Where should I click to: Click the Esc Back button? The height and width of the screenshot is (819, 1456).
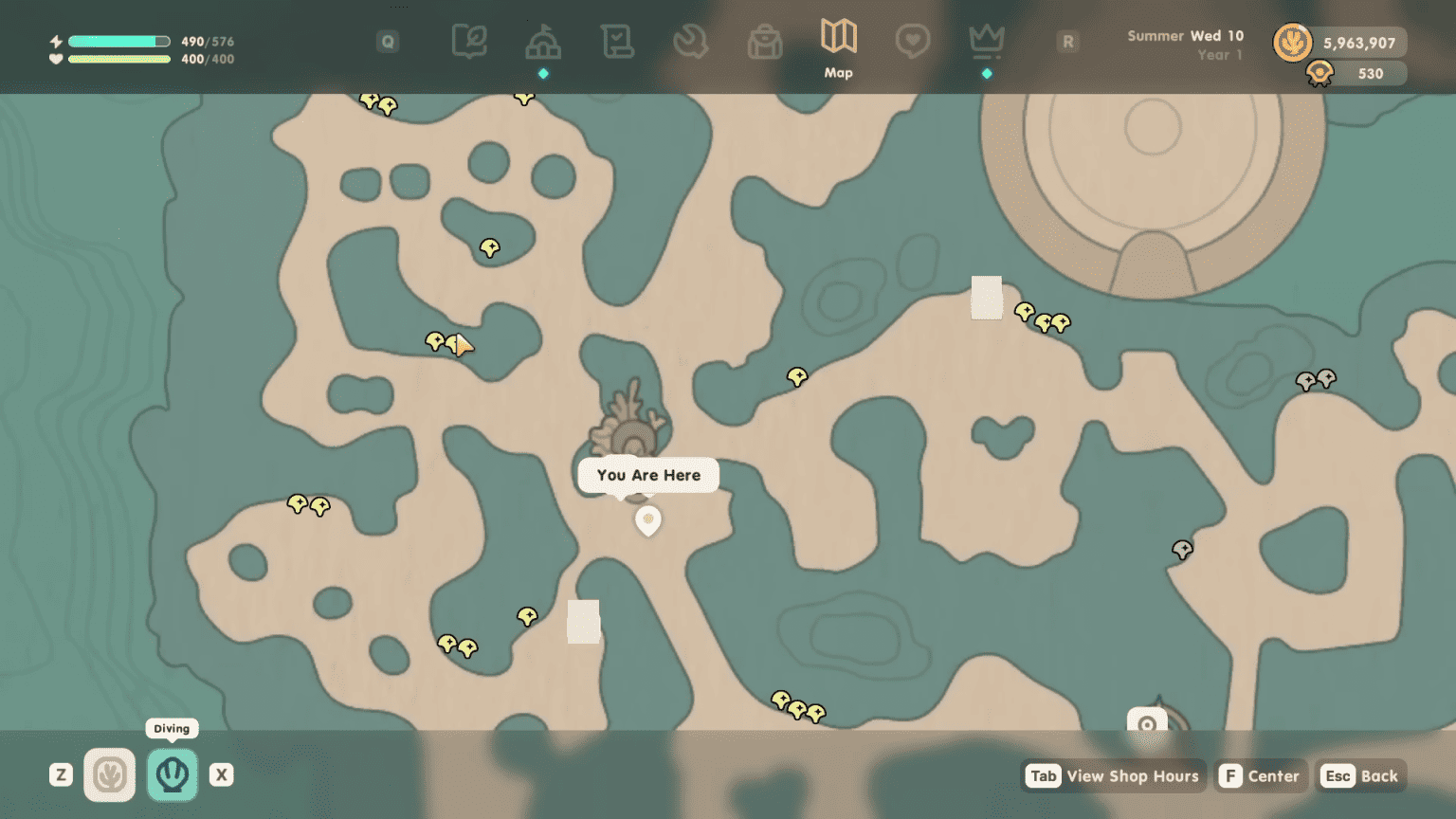pyautogui.click(x=1359, y=775)
